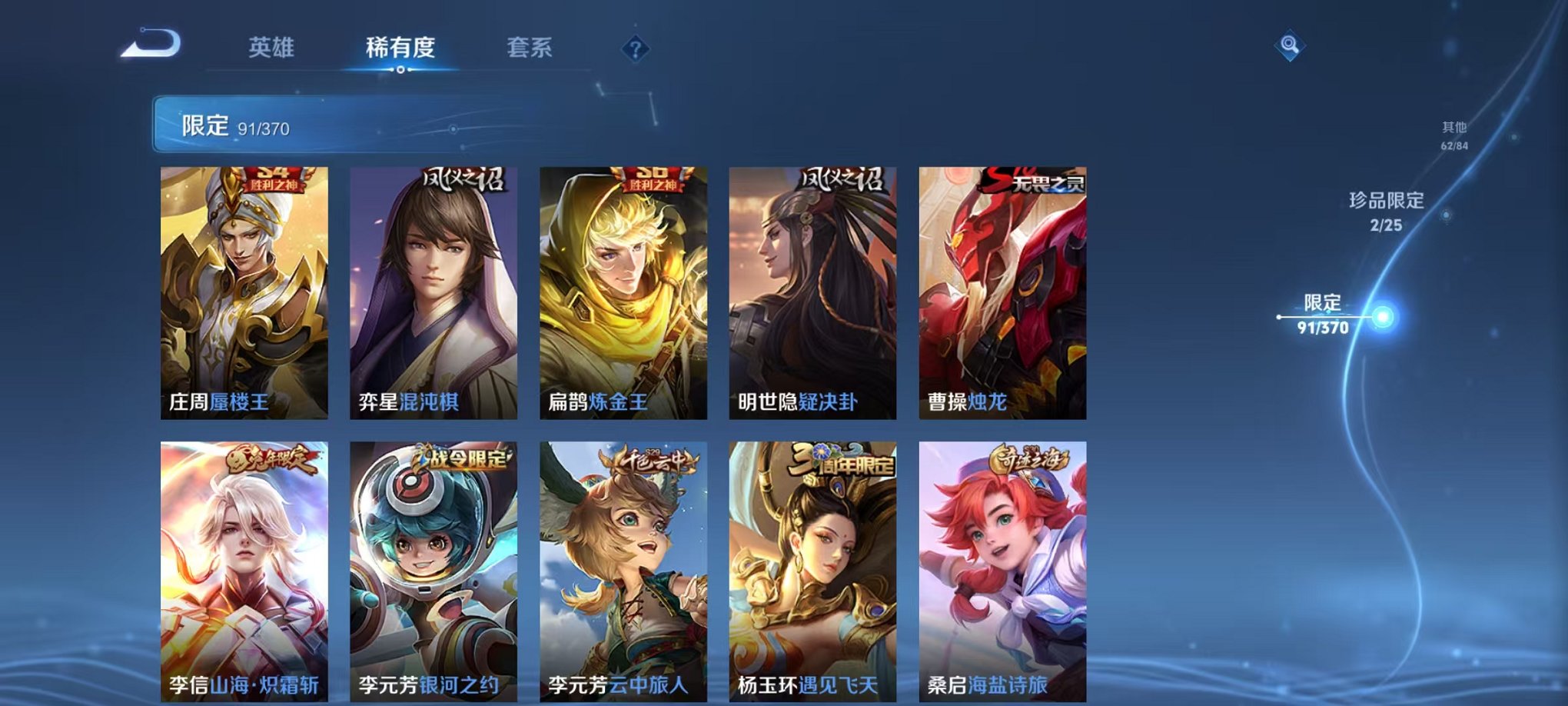Switch to the 英雄 tab
Image resolution: width=1568 pixels, height=706 pixels.
pos(274,46)
